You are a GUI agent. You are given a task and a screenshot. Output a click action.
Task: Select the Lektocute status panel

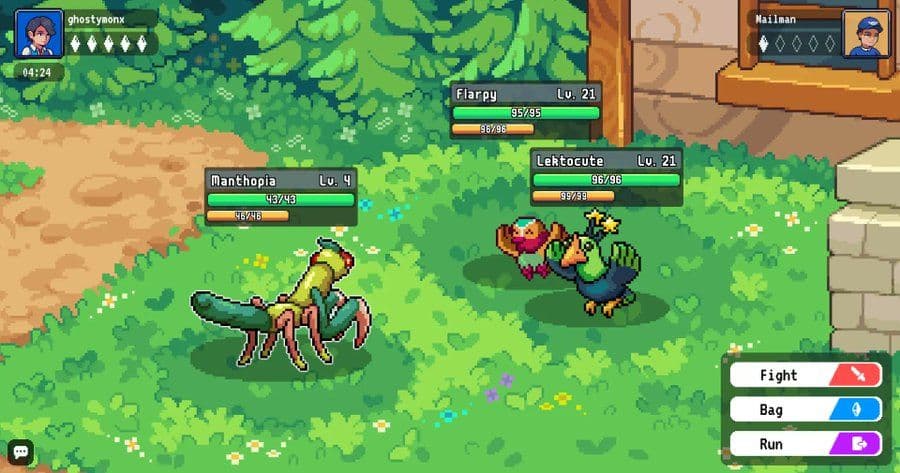(606, 177)
